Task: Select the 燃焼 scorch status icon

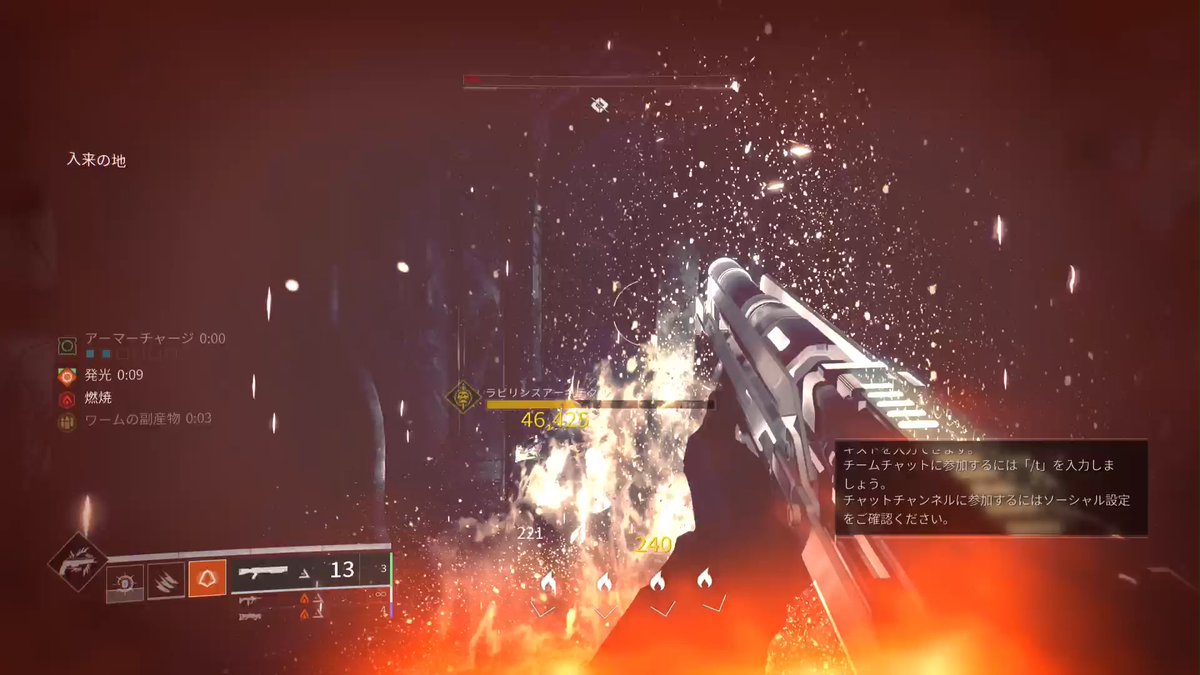Action: pyautogui.click(x=67, y=399)
